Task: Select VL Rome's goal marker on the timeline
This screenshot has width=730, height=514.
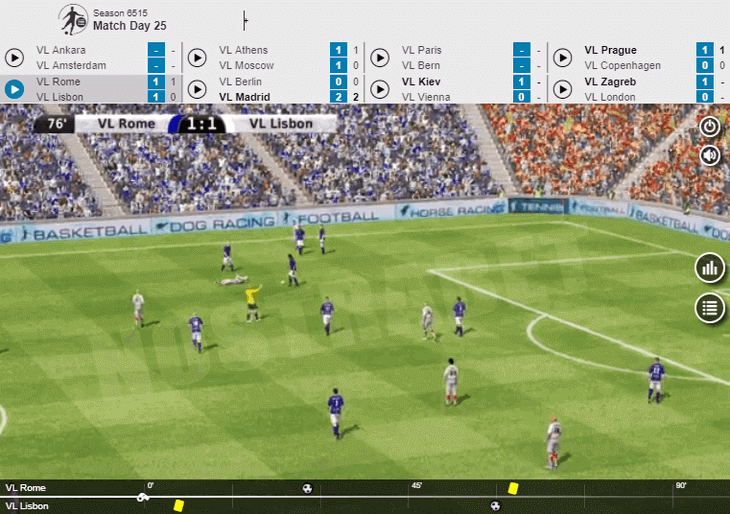Action: 307,488
